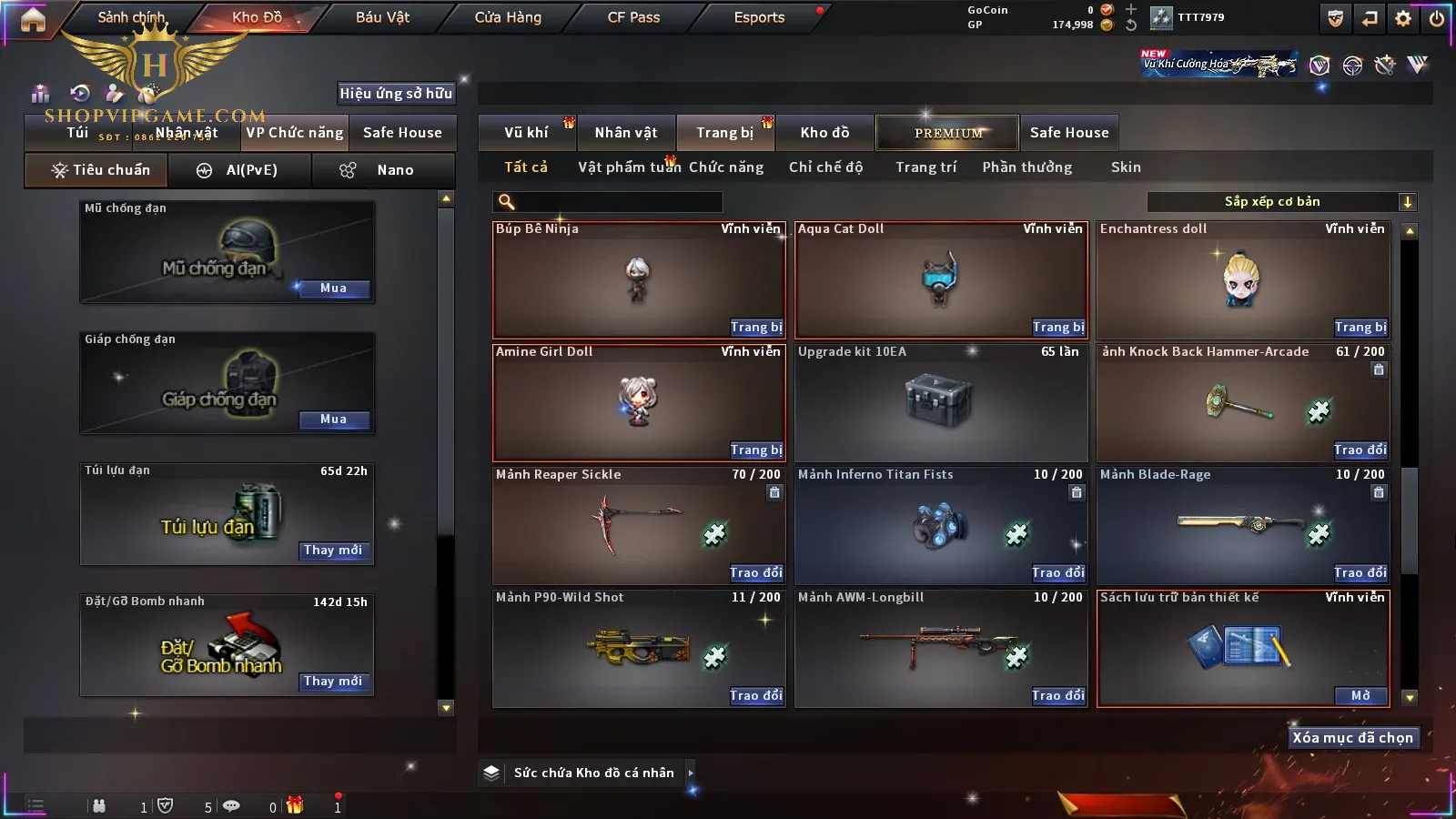The image size is (1456, 819).
Task: Open the Sách lưu trữ bản thiết kế
Action: 1360,696
